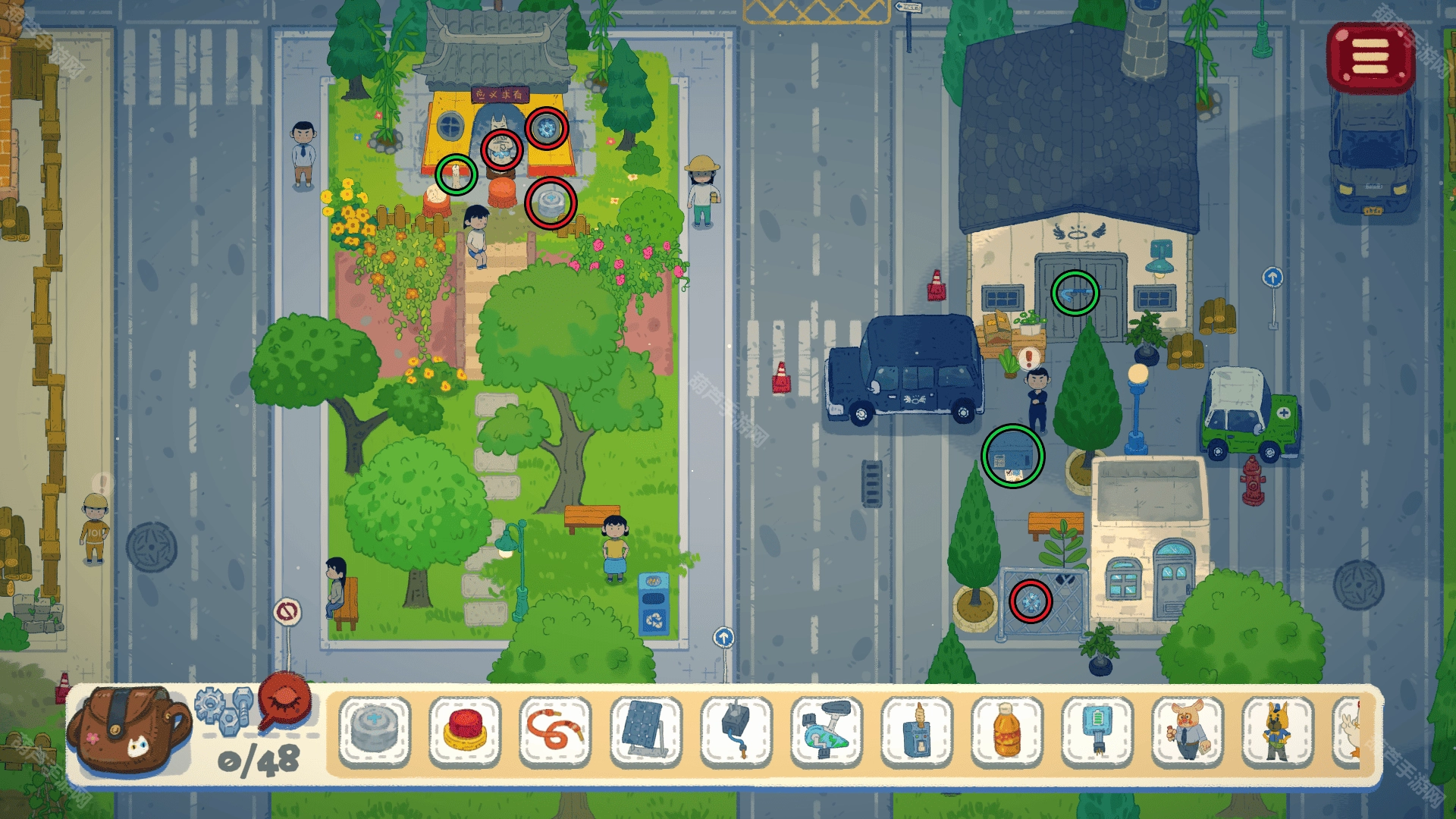Screen dimensions: 1456x819
Task: Toggle the red closed-eye speech bubble
Action: (285, 701)
